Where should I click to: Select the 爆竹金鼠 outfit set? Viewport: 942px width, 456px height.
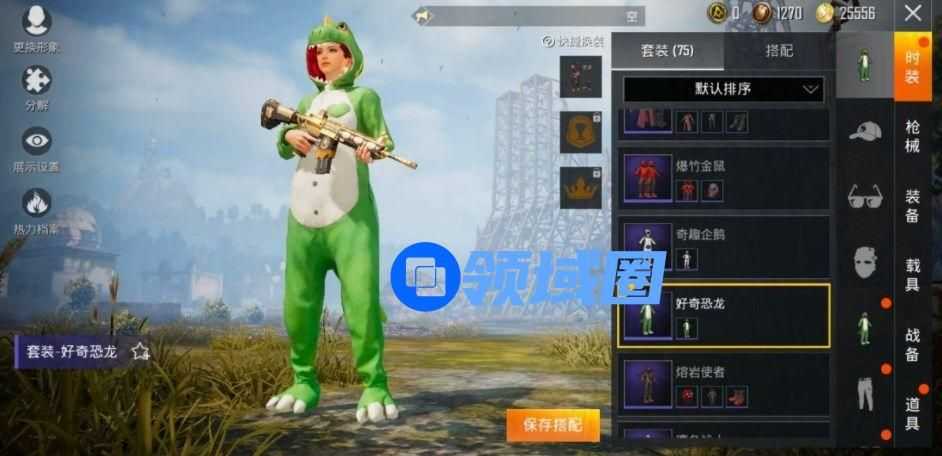723,178
